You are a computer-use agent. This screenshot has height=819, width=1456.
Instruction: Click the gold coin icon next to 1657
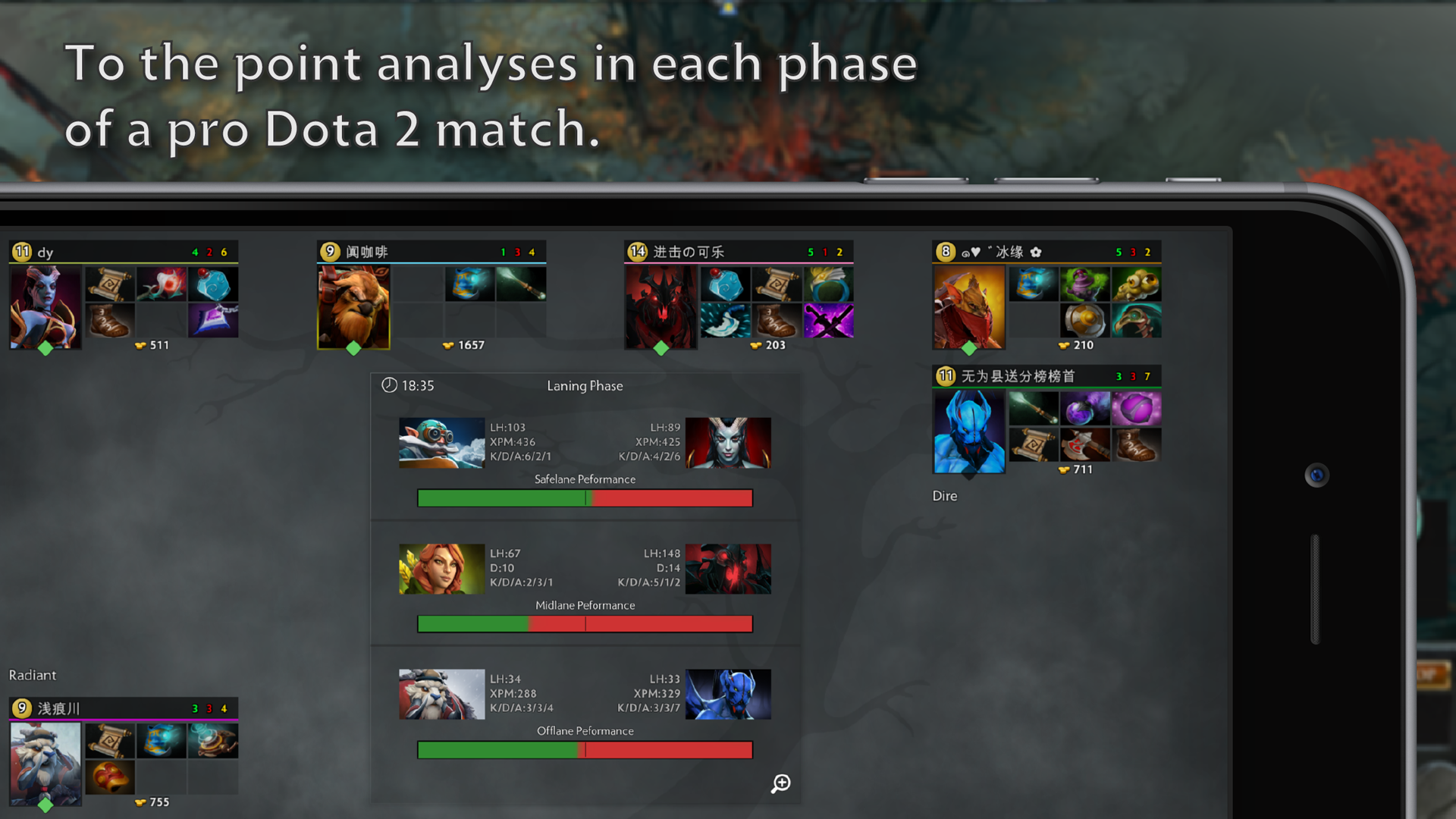tap(449, 344)
